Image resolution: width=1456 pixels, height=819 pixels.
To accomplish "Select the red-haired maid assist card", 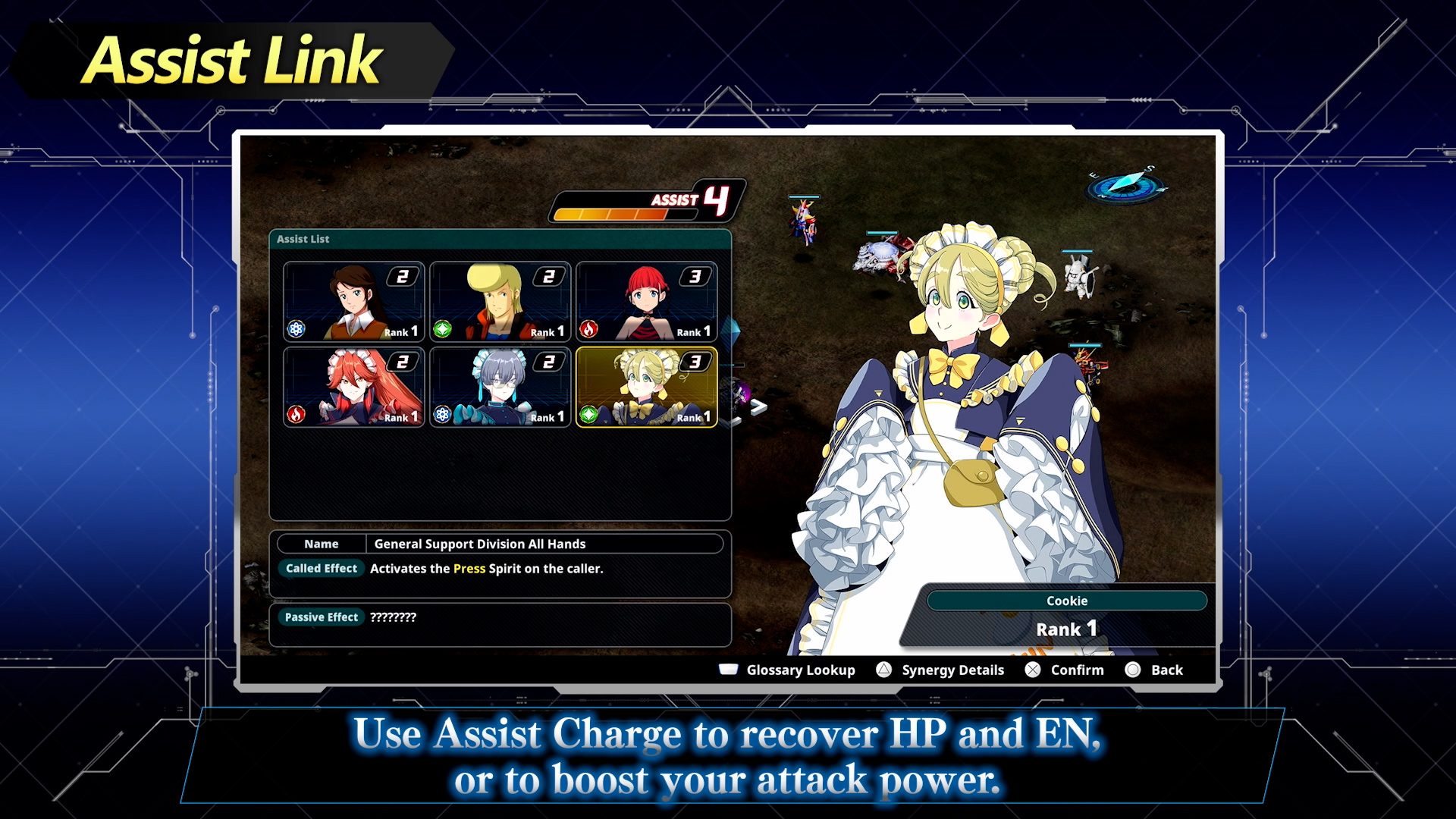I will [x=353, y=387].
